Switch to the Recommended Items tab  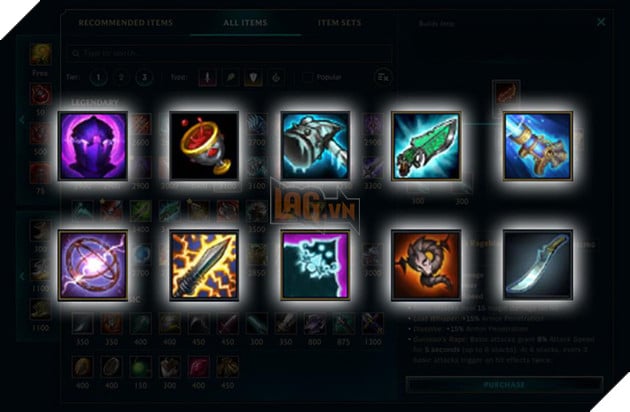click(x=125, y=21)
